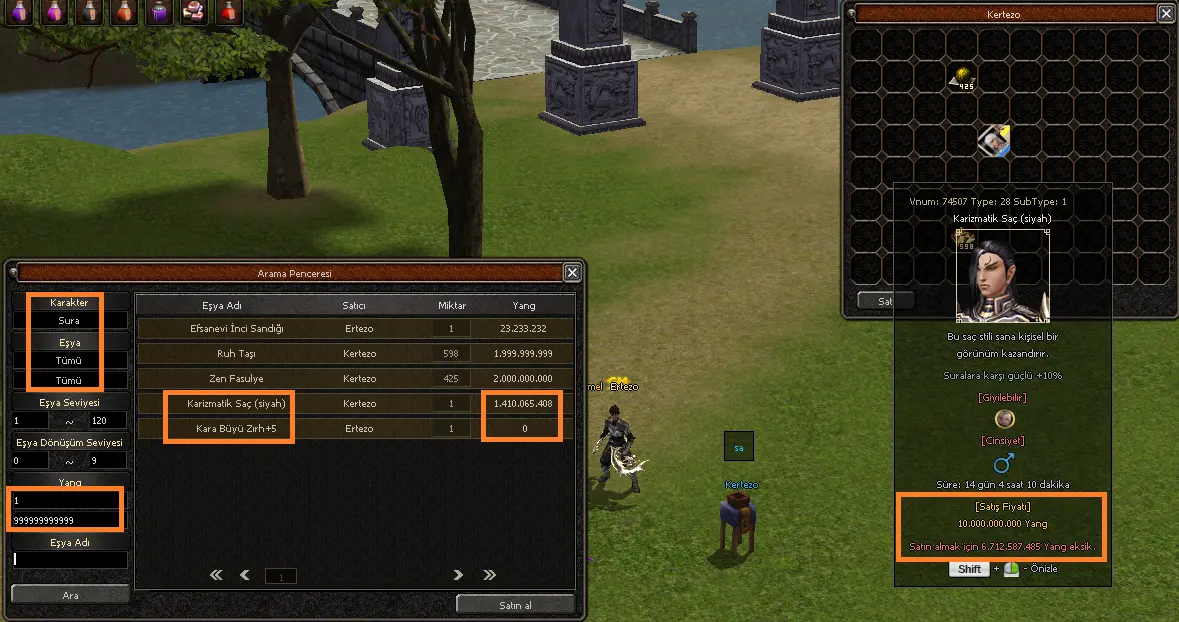Jump to the last results page

489,575
